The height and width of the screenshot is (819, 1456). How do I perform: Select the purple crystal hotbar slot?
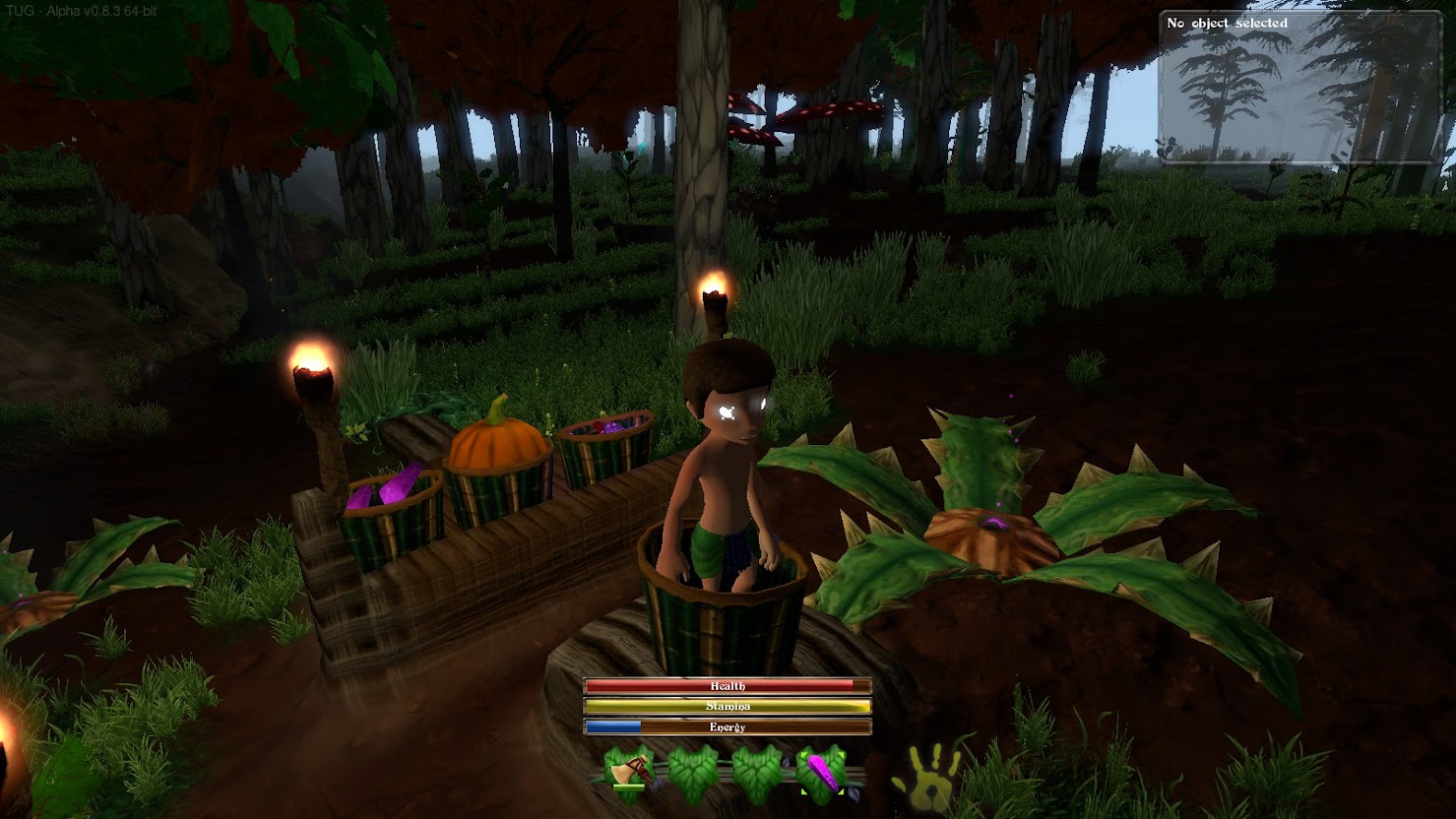[821, 774]
